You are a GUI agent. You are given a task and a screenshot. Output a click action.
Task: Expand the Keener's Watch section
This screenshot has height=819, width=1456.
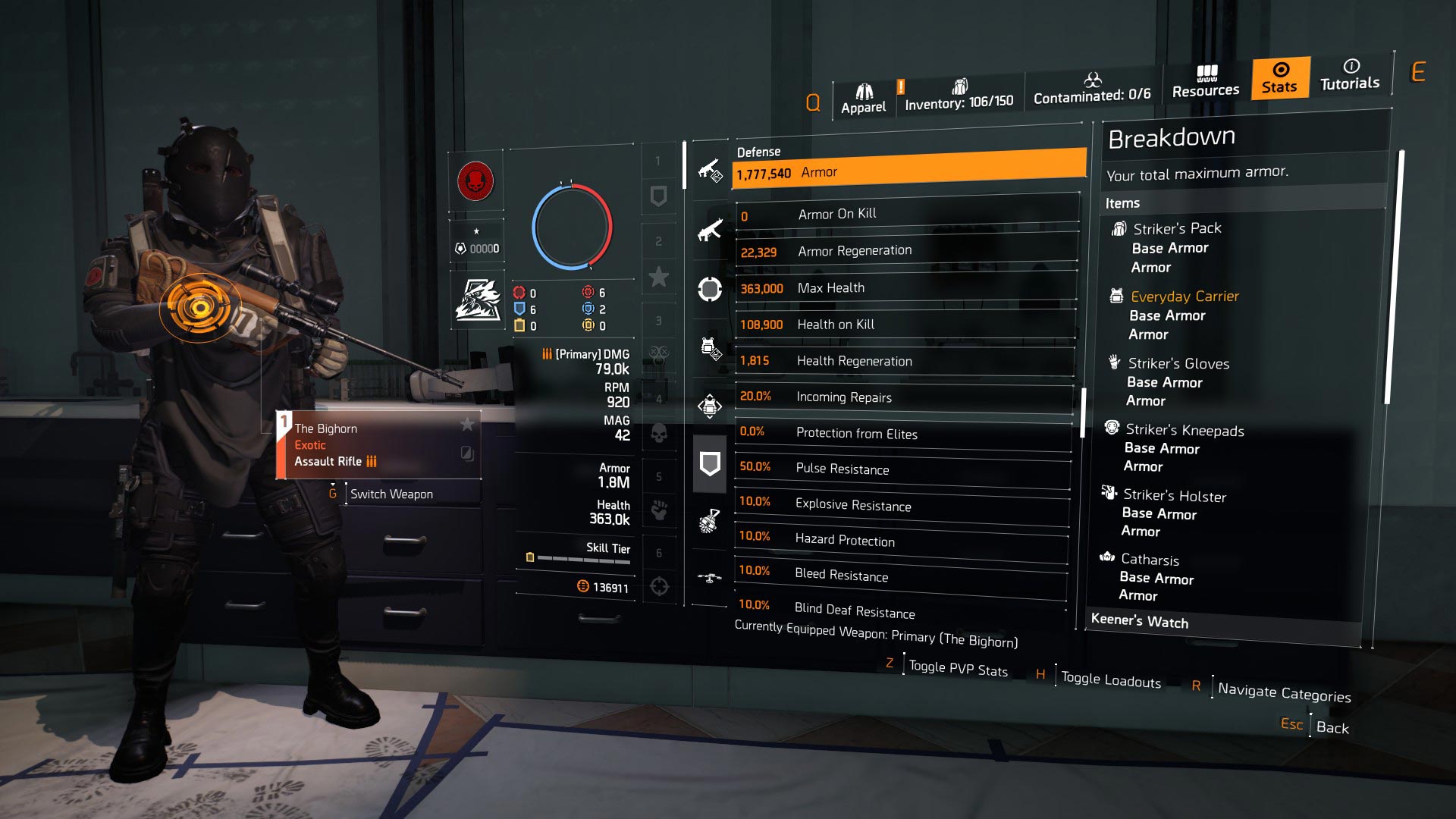tap(1139, 623)
